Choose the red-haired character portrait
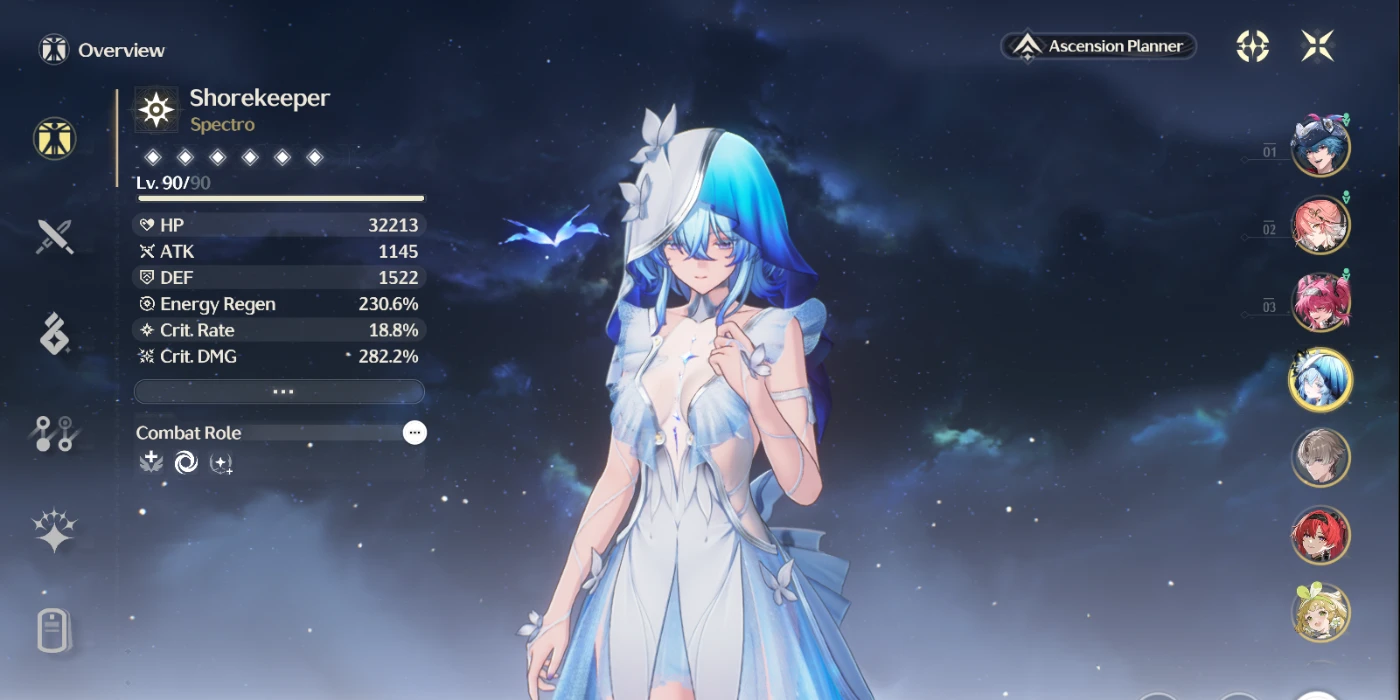This screenshot has height=700, width=1400. 1320,536
